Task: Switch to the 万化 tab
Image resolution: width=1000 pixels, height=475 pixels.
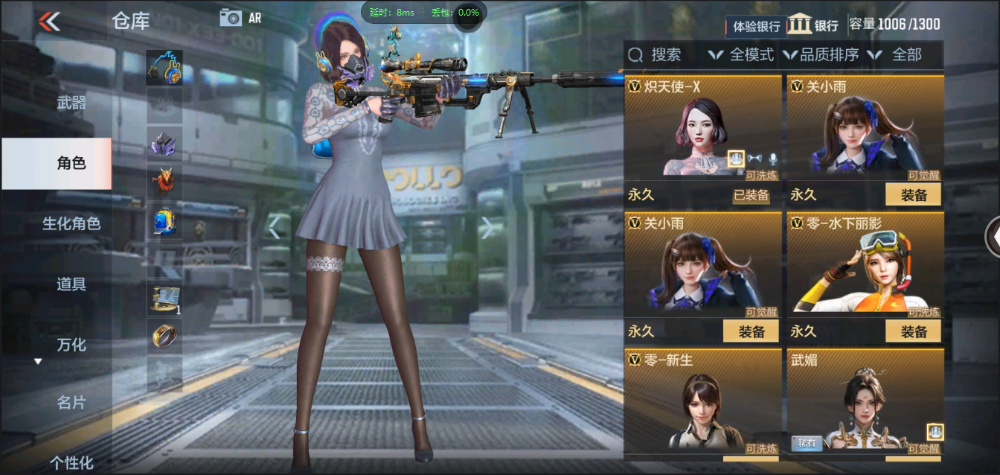Action: tap(71, 345)
